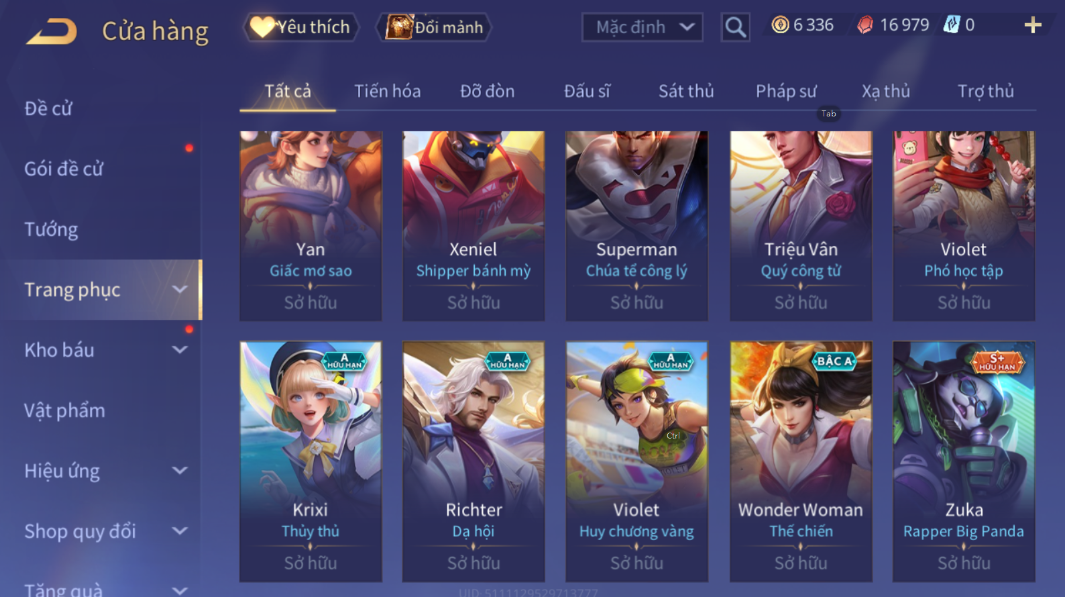Image resolution: width=1065 pixels, height=597 pixels.
Task: Click the magnifying glass search button
Action: (735, 27)
